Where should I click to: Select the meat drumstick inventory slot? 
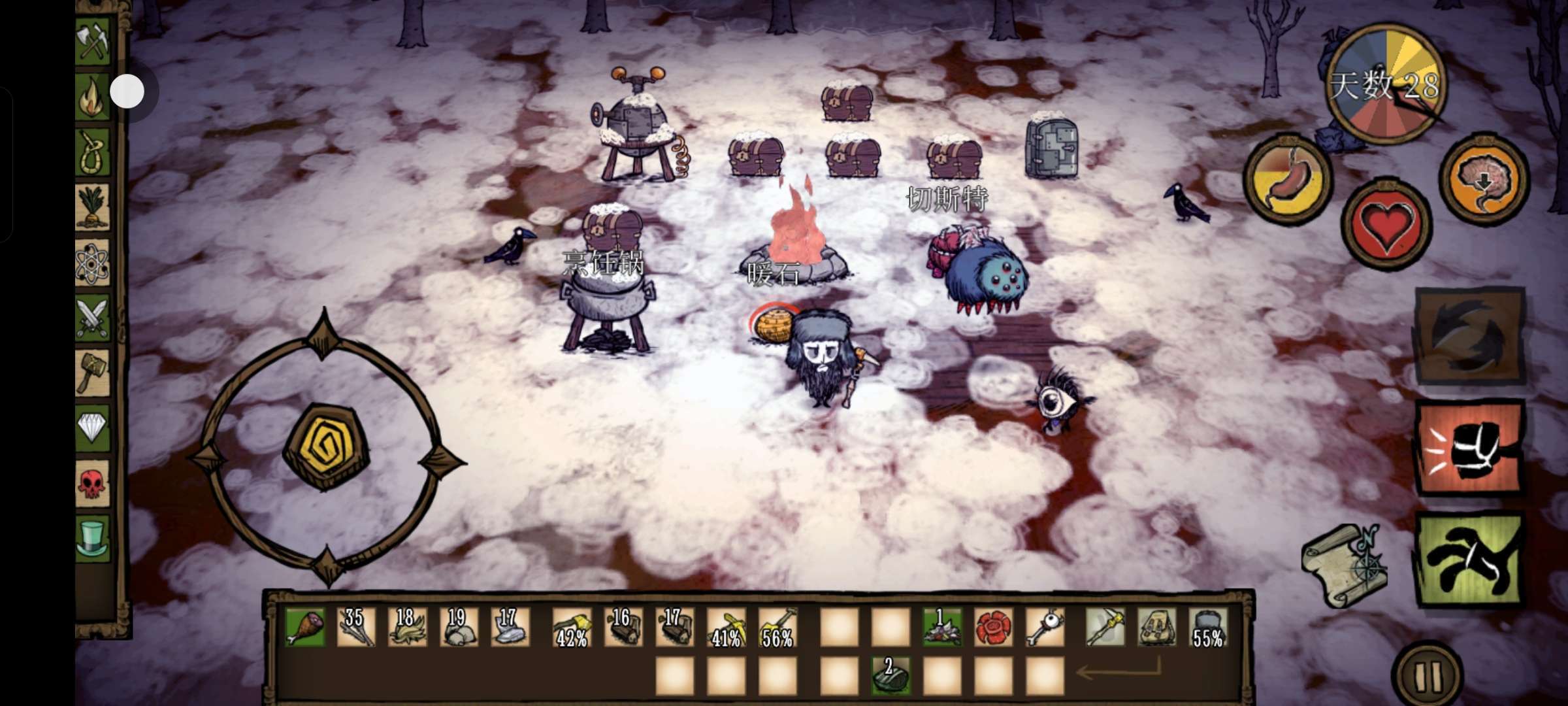[x=304, y=628]
